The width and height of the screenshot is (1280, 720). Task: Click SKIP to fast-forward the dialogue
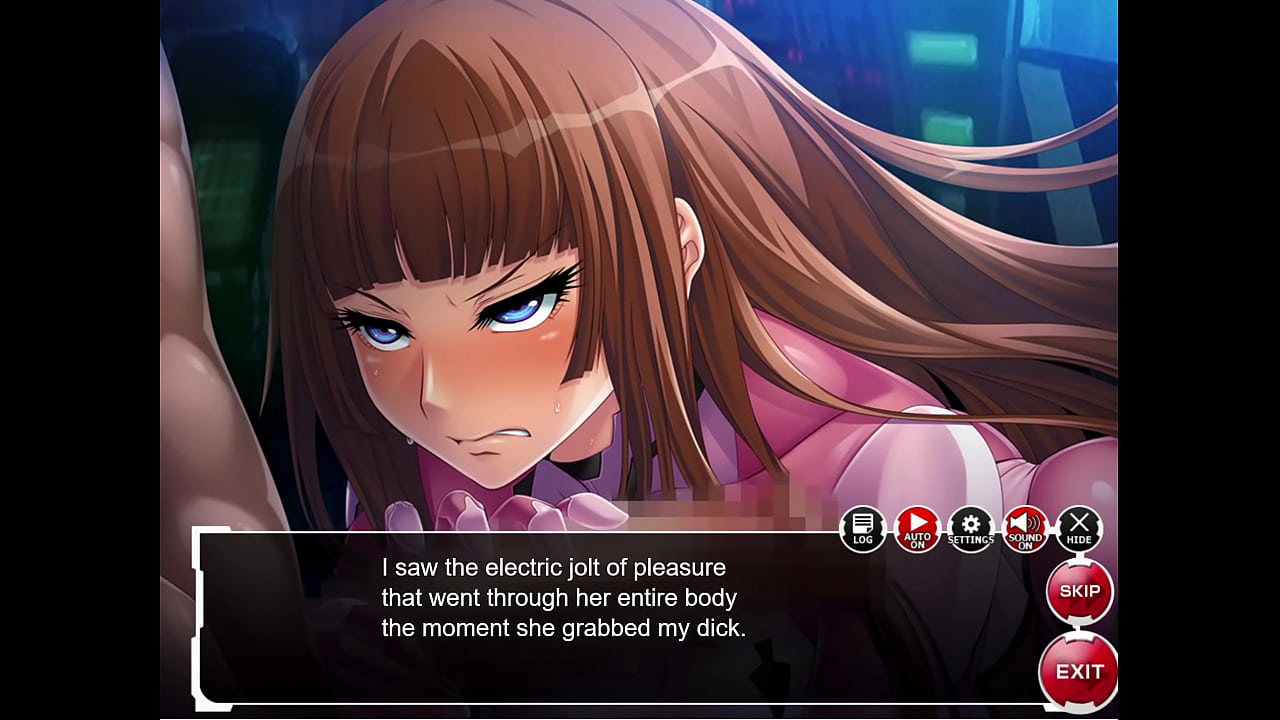pos(1081,592)
